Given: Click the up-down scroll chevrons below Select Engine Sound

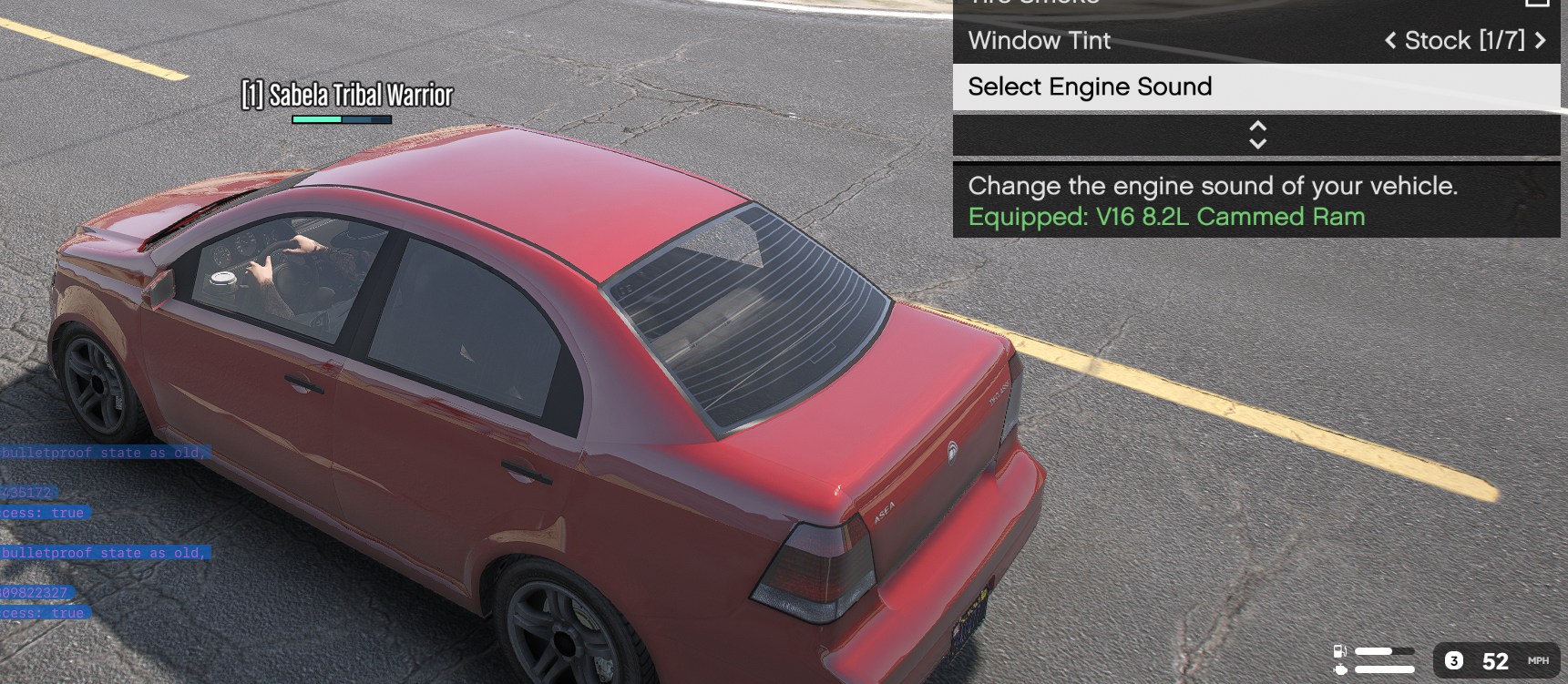Looking at the screenshot, I should (1256, 135).
